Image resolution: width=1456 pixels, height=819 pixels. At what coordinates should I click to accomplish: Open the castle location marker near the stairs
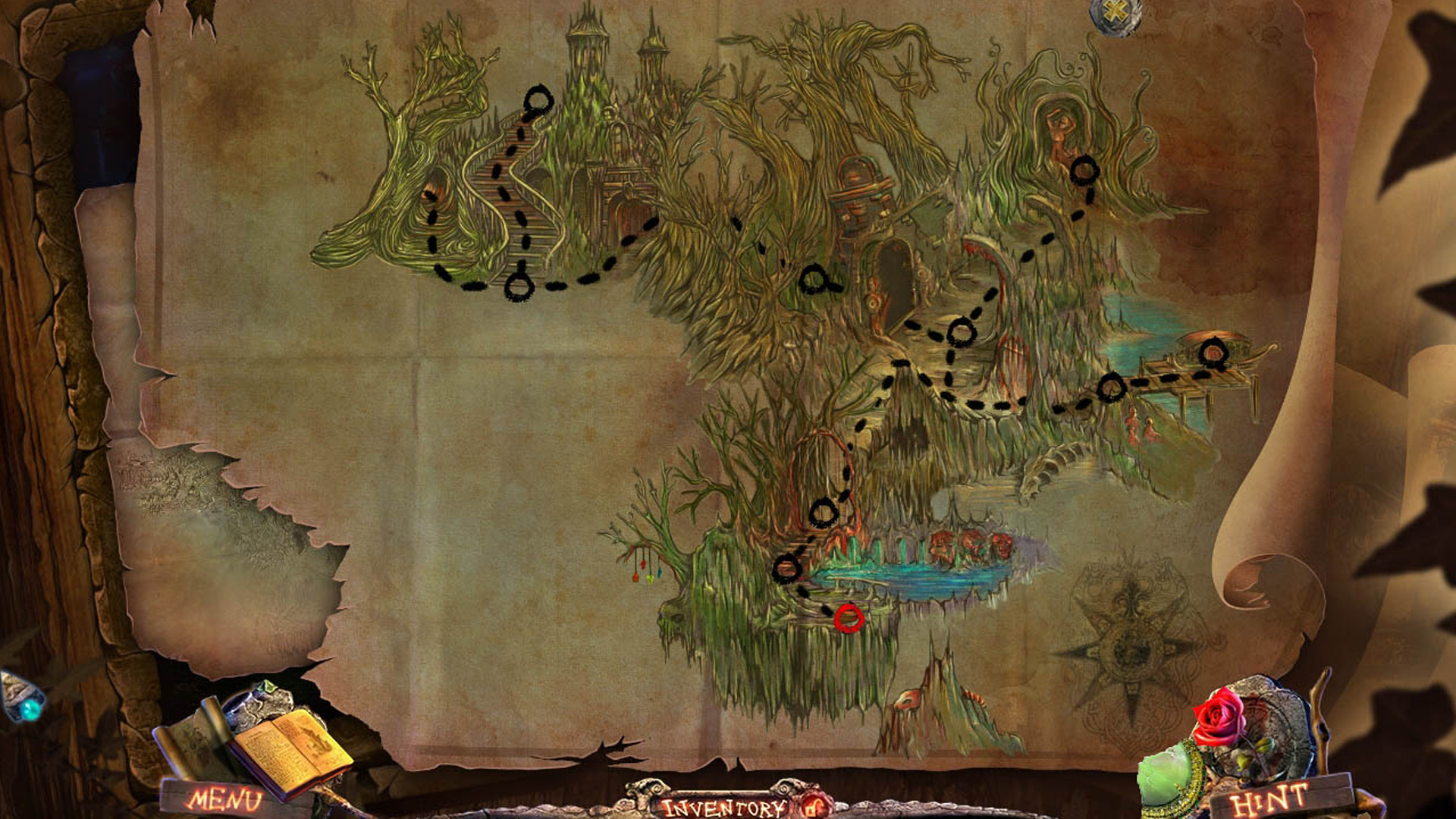tap(540, 99)
